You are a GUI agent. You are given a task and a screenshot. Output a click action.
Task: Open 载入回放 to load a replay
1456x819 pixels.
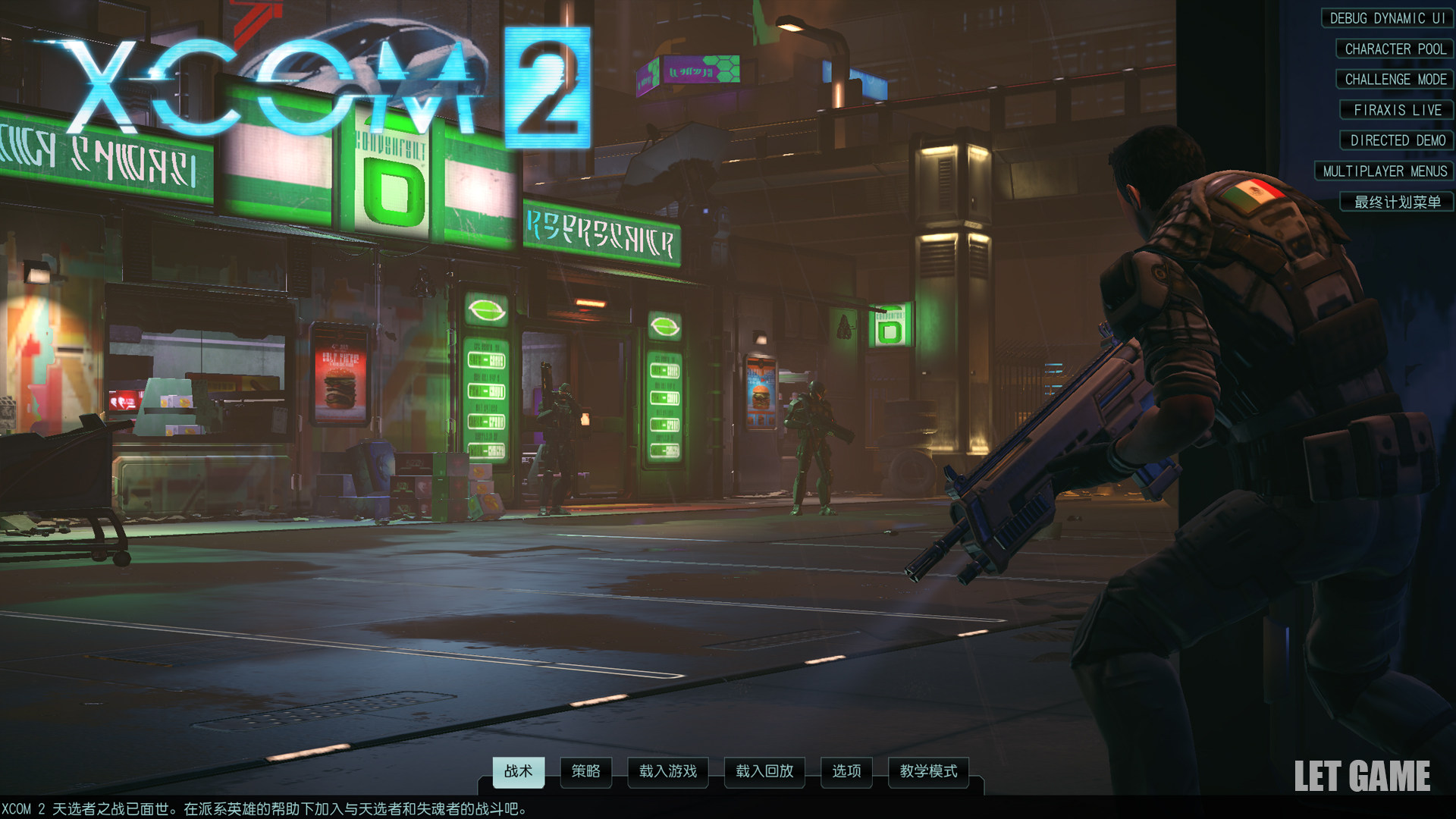click(x=764, y=772)
